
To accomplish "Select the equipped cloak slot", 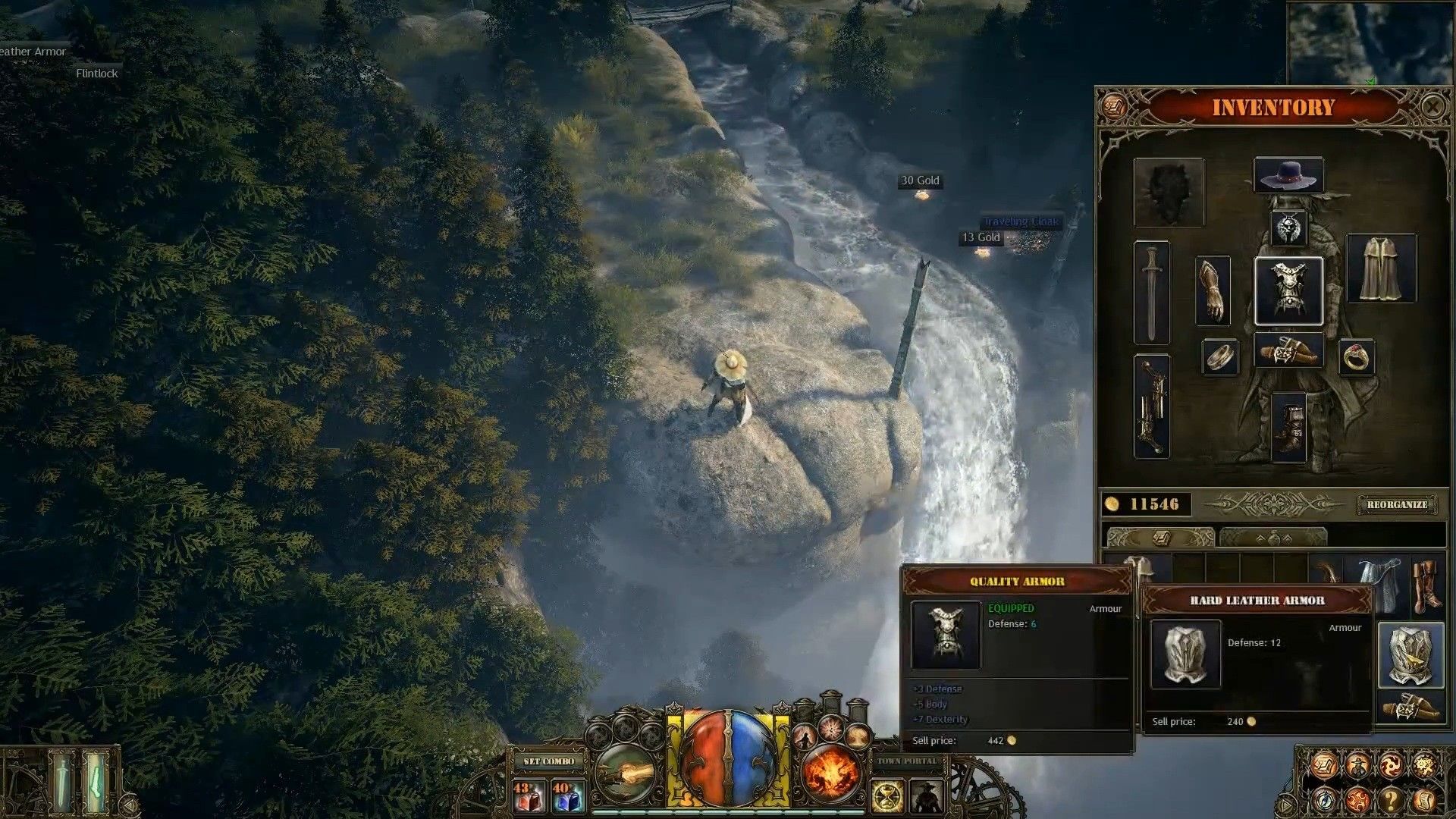I will [x=1380, y=268].
